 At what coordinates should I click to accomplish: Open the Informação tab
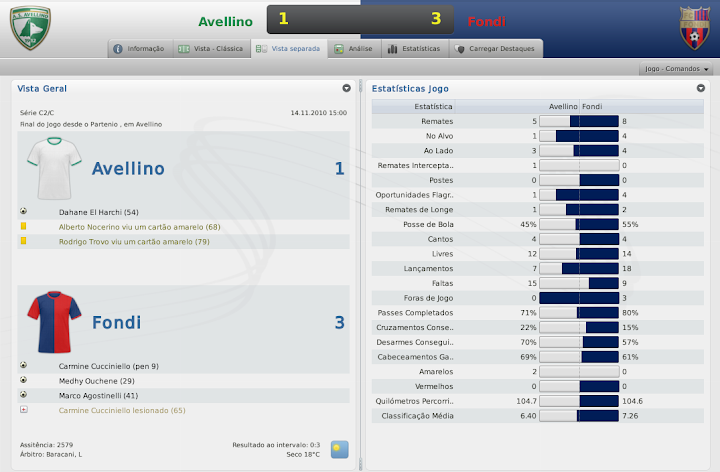point(139,48)
